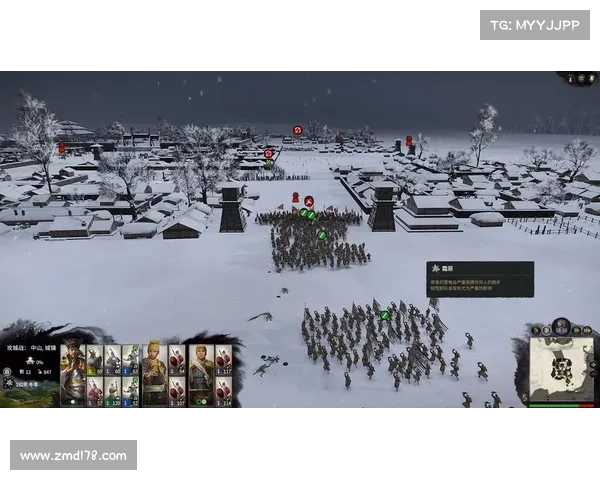Open the battlefield minimap
Image resolution: width=600 pixels, height=480 pixels.
(558, 370)
